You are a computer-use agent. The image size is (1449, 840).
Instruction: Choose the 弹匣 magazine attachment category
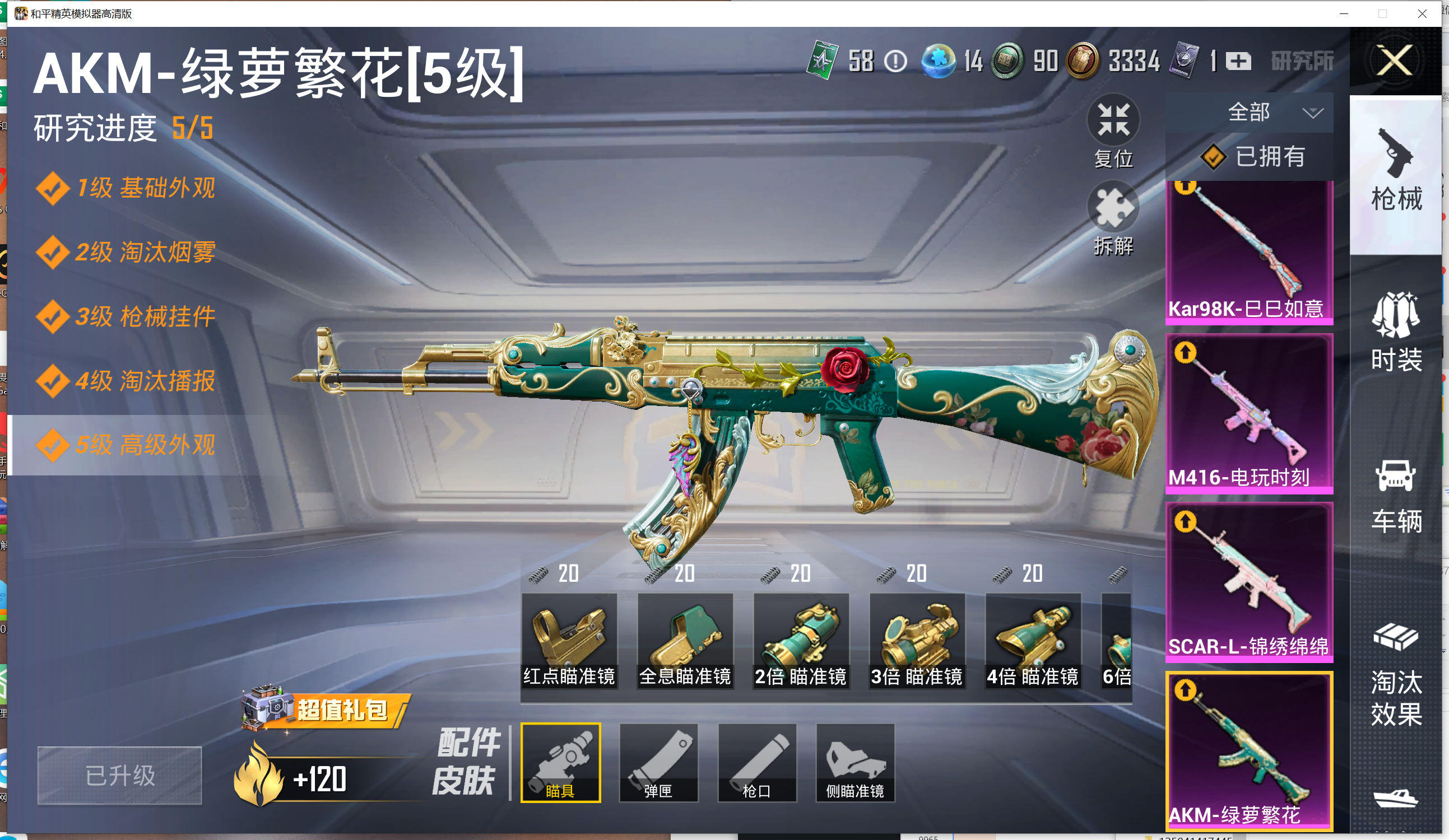pyautogui.click(x=658, y=762)
